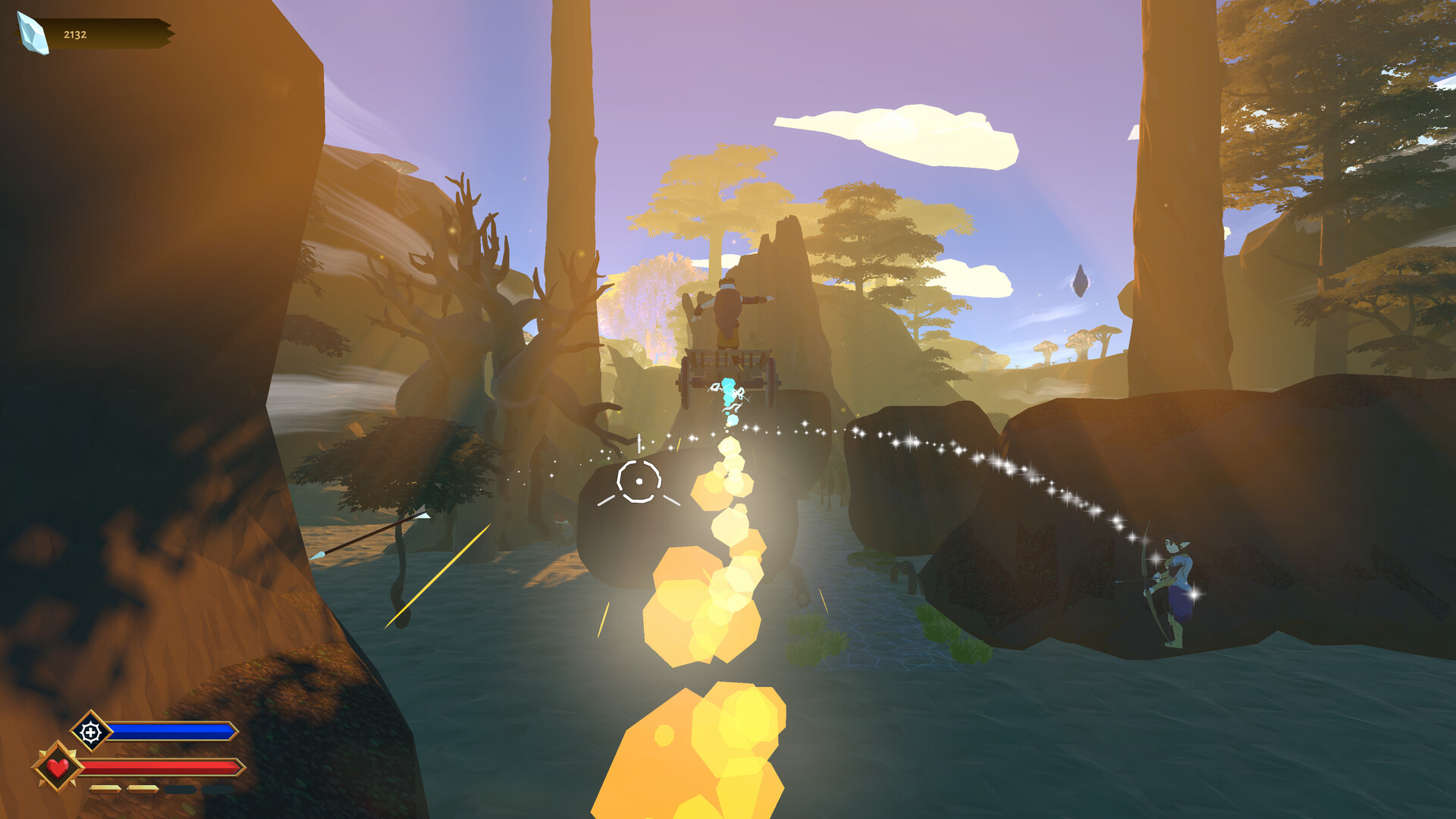Click the crosshair reticle at screen center
Screen dimensions: 1456x819
pos(639,480)
